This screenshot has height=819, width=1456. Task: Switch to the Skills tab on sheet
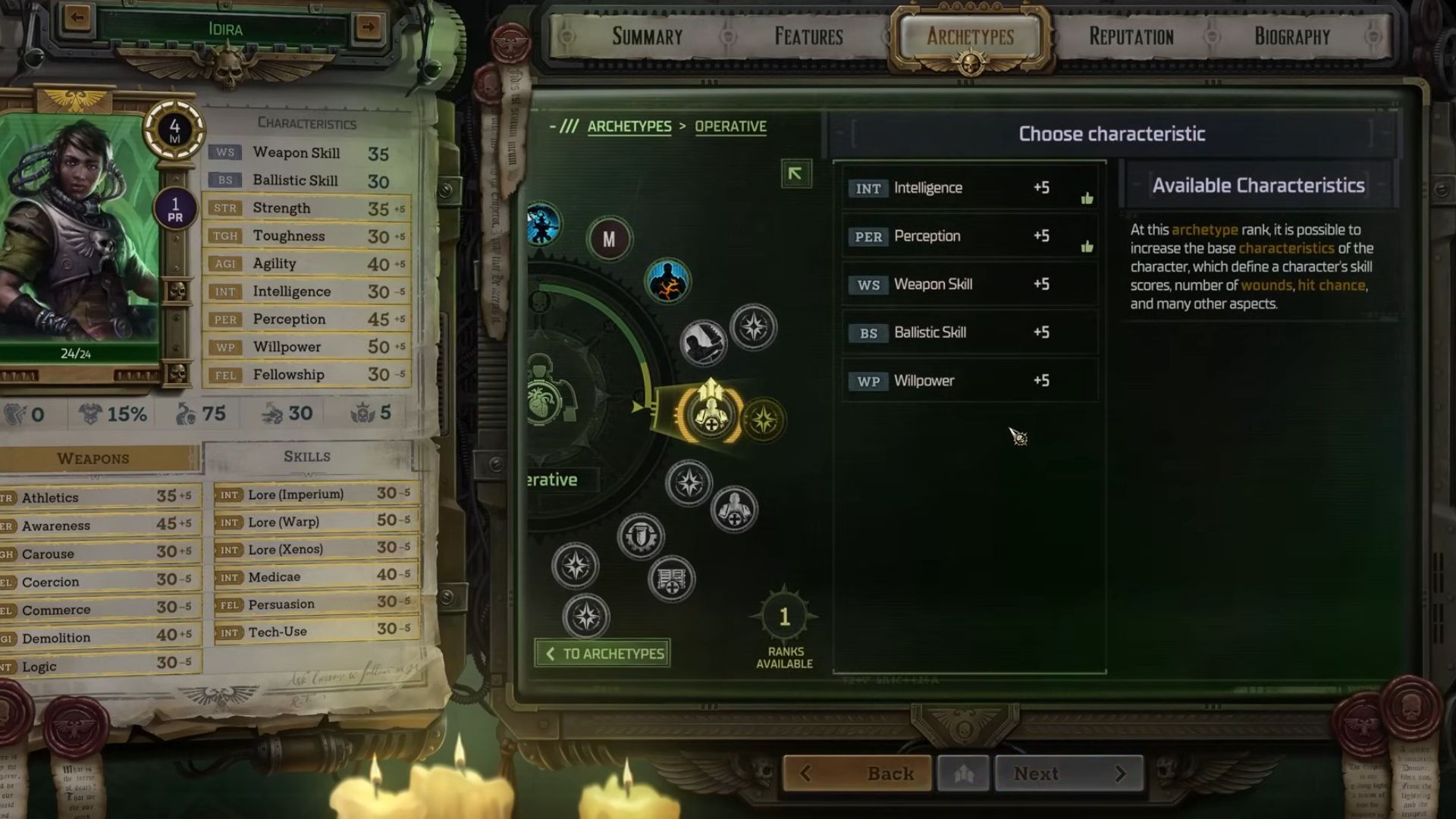(x=307, y=457)
